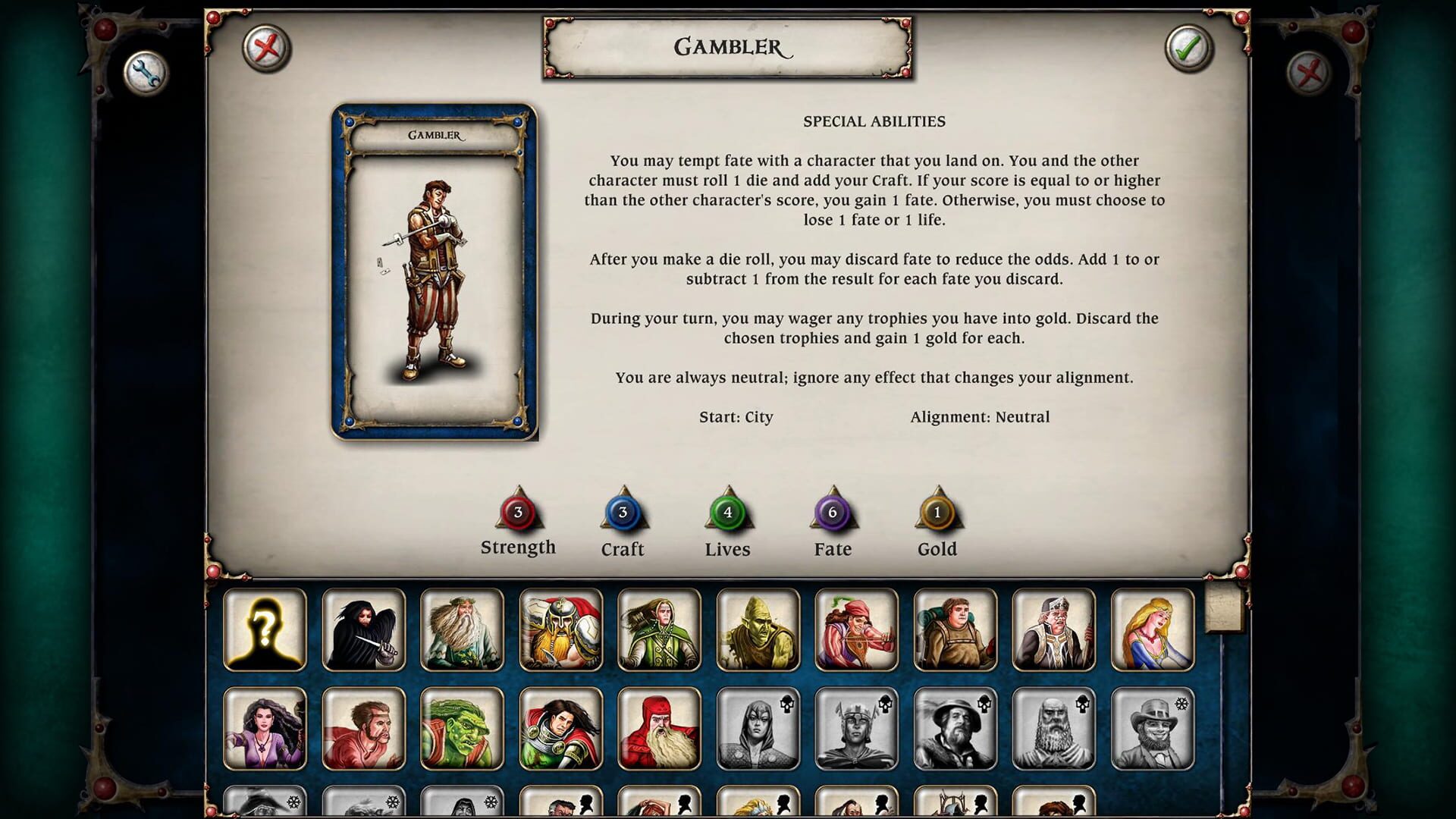
Task: Select the green-robed Elf character
Action: [x=658, y=630]
